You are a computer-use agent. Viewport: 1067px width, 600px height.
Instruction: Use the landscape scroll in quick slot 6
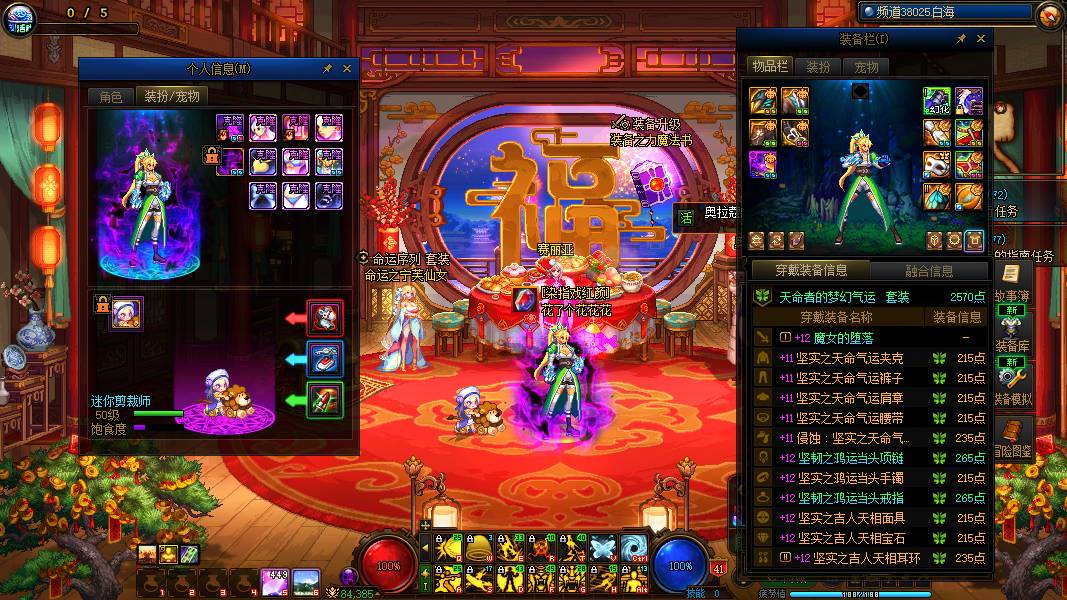pyautogui.click(x=306, y=580)
